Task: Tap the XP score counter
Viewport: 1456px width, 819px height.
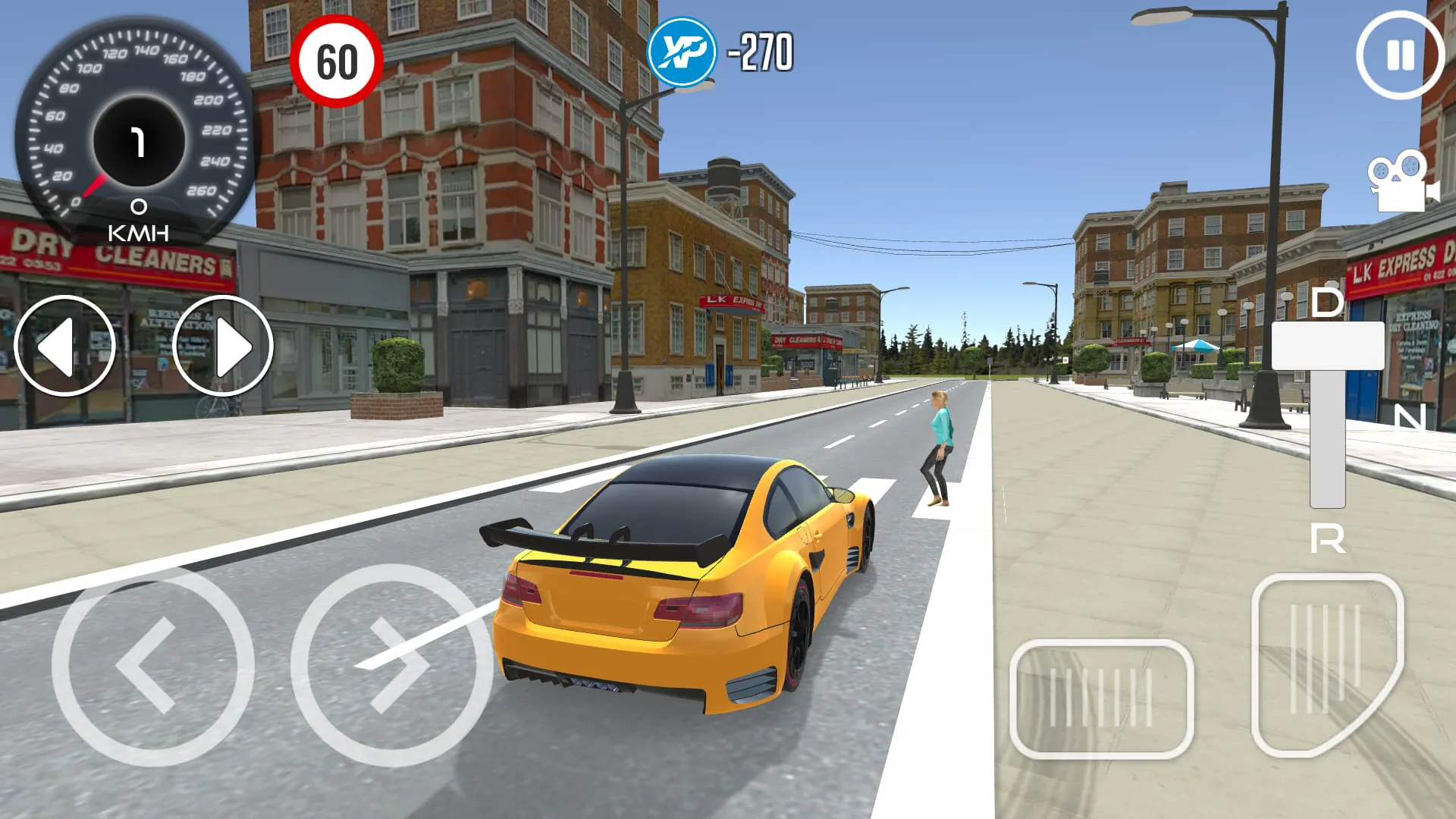Action: click(758, 53)
